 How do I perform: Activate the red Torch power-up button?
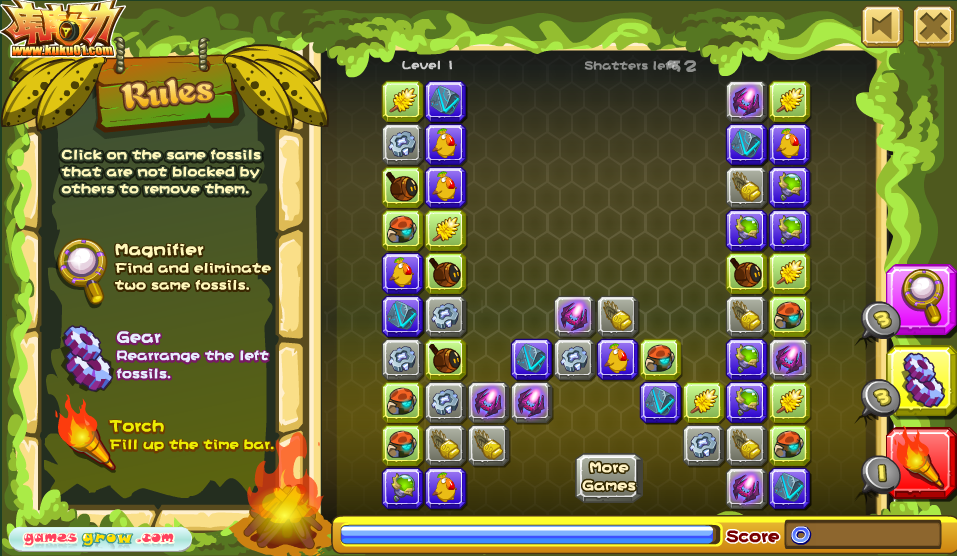point(921,462)
